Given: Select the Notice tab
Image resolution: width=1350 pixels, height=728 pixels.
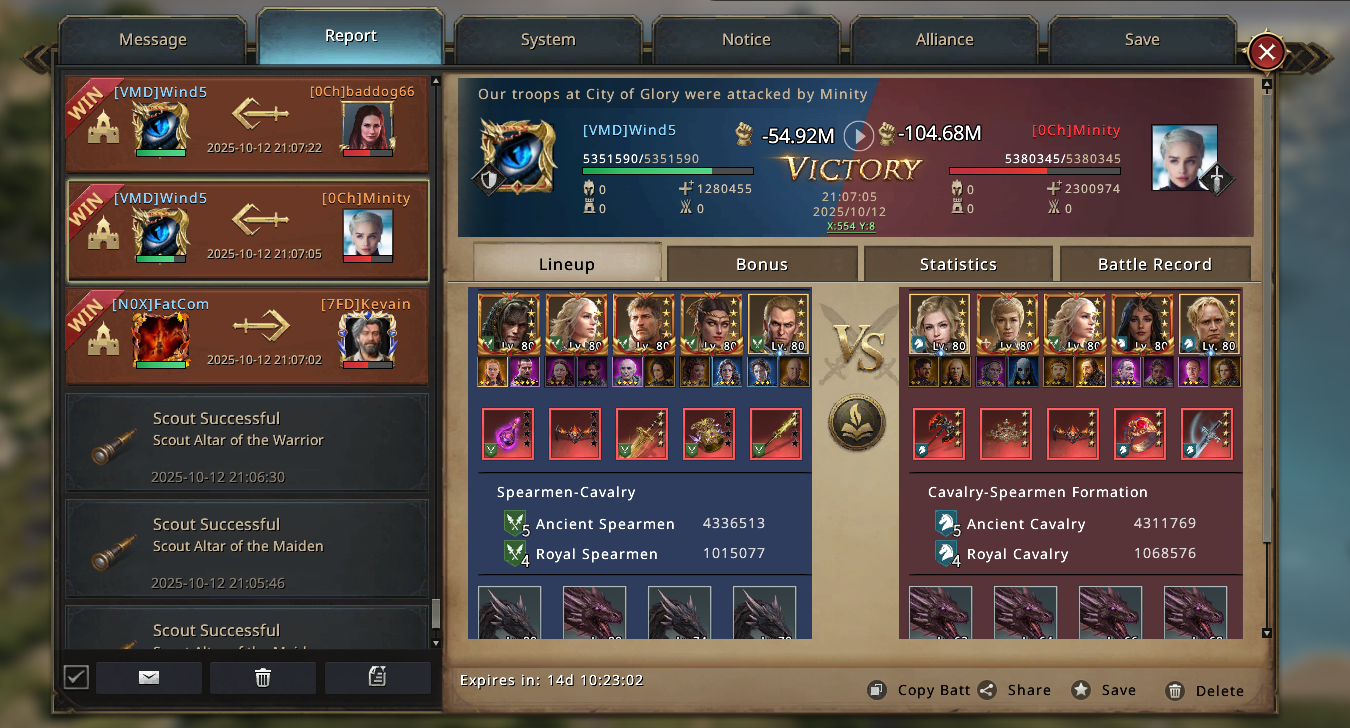Looking at the screenshot, I should click(746, 40).
